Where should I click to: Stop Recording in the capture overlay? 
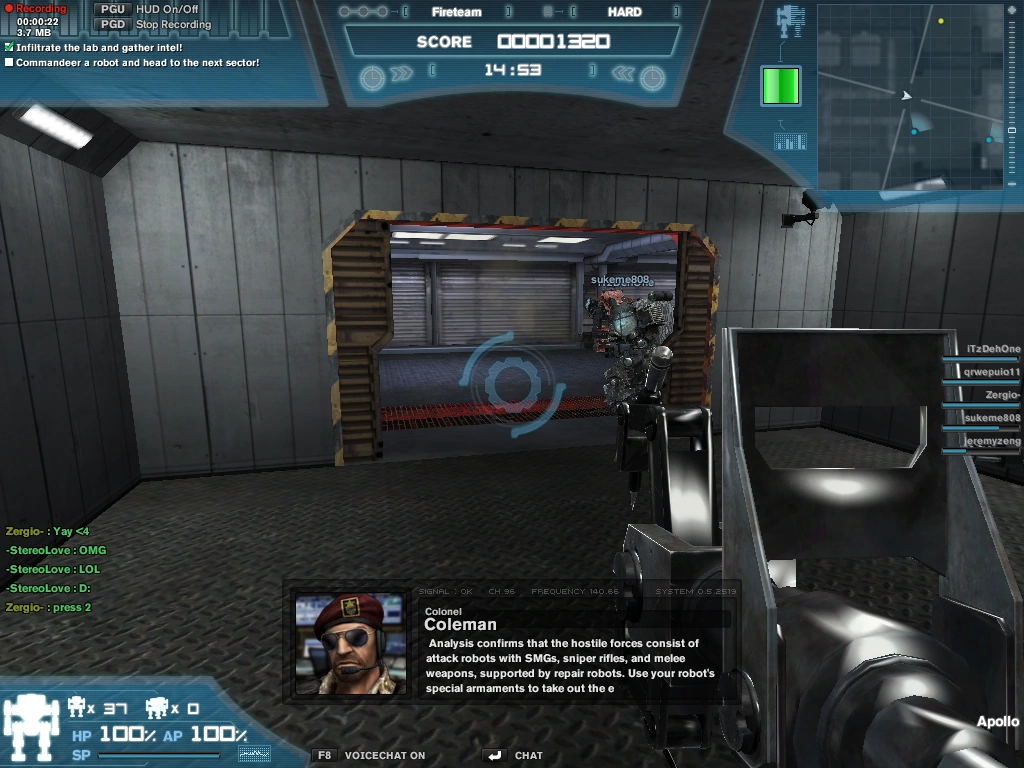click(173, 24)
